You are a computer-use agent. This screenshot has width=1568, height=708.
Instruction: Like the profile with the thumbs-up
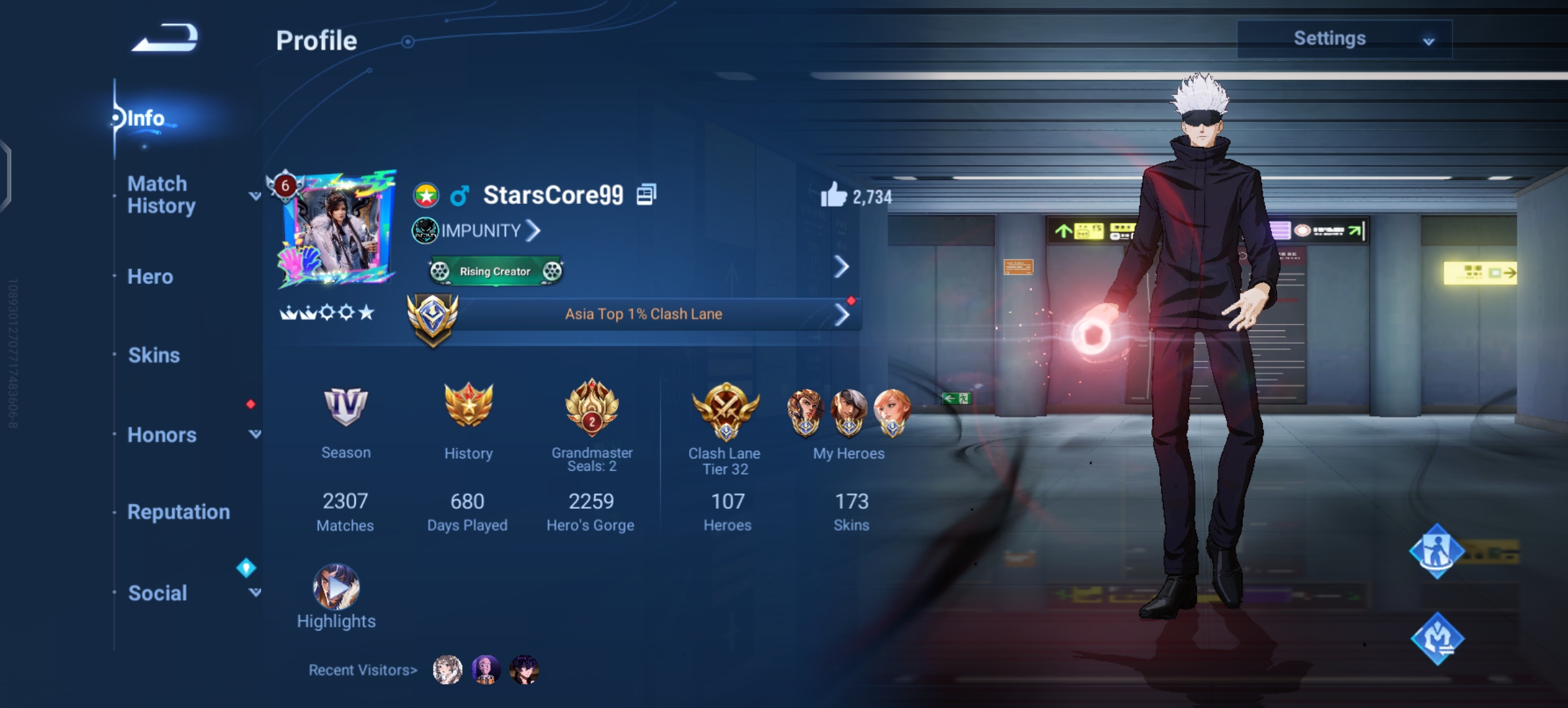coord(834,195)
